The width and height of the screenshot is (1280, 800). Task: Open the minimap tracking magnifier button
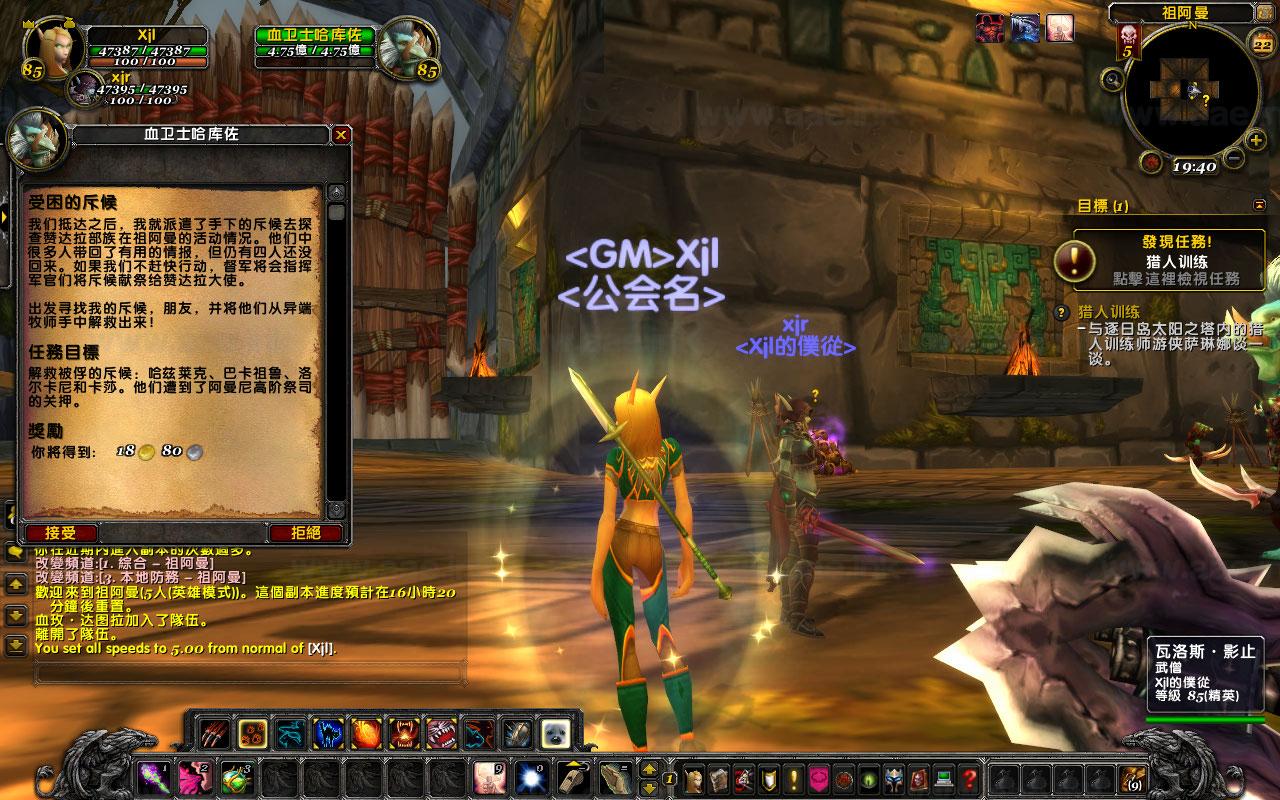[x=1111, y=78]
